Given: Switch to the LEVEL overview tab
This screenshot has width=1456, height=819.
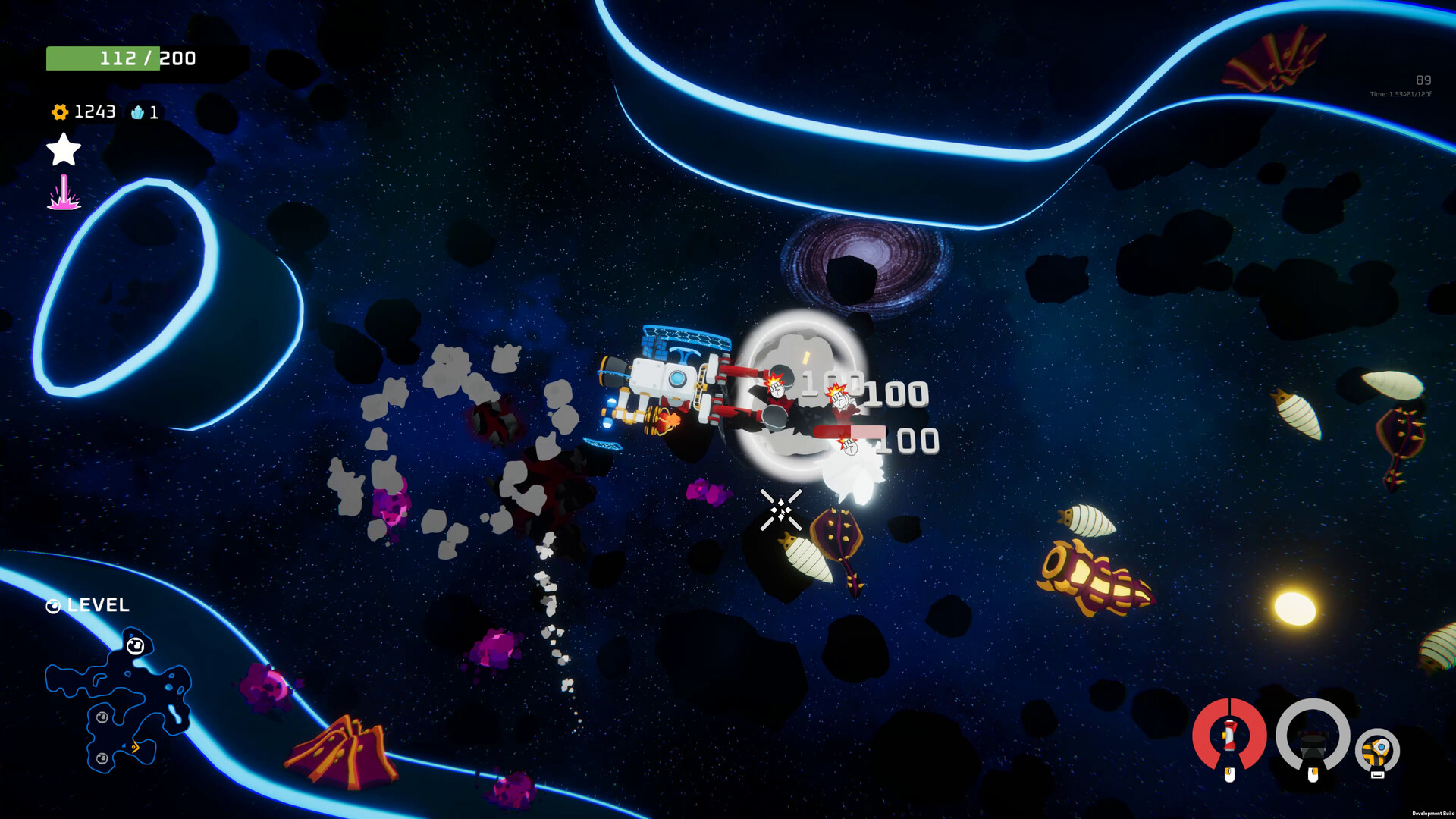Looking at the screenshot, I should click(97, 605).
